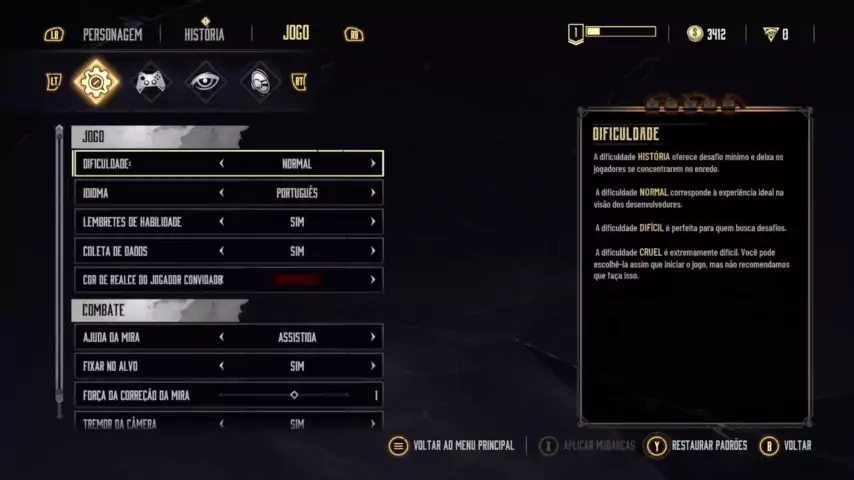Image resolution: width=854 pixels, height=480 pixels.
Task: Change Idioma using its left arrow
Action: coord(222,193)
